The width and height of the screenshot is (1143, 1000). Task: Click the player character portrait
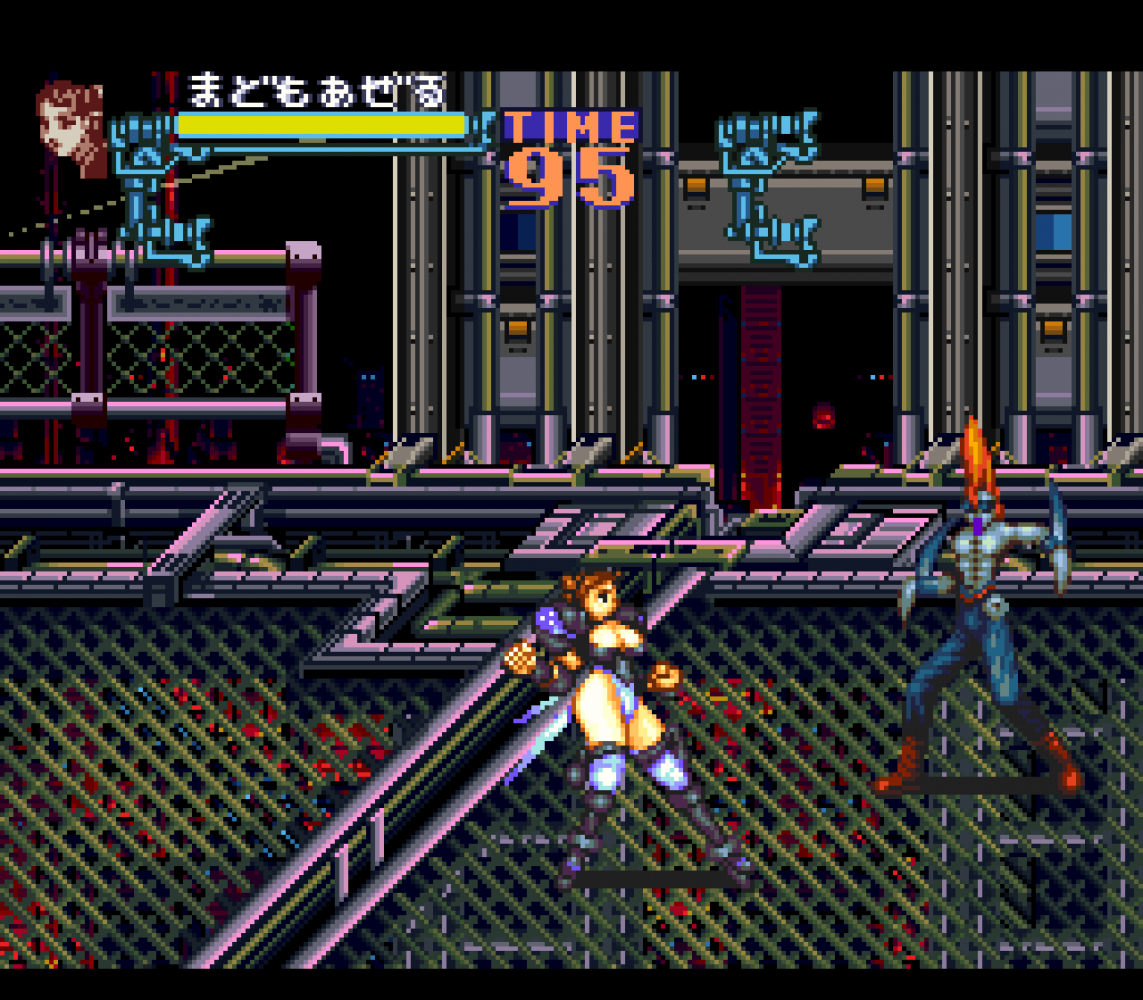pos(73,126)
